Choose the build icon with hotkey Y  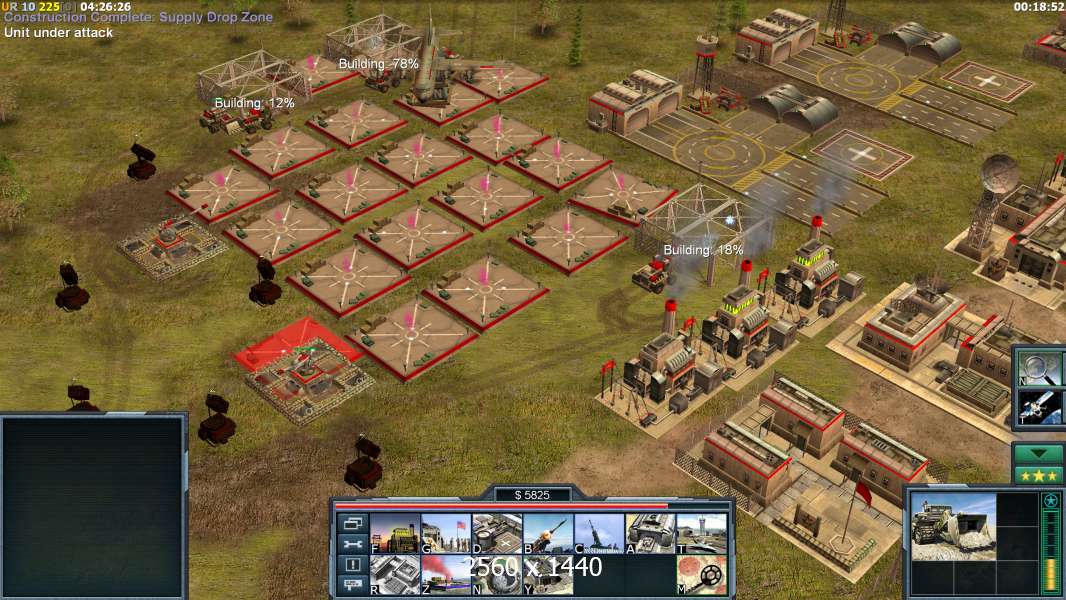point(548,575)
